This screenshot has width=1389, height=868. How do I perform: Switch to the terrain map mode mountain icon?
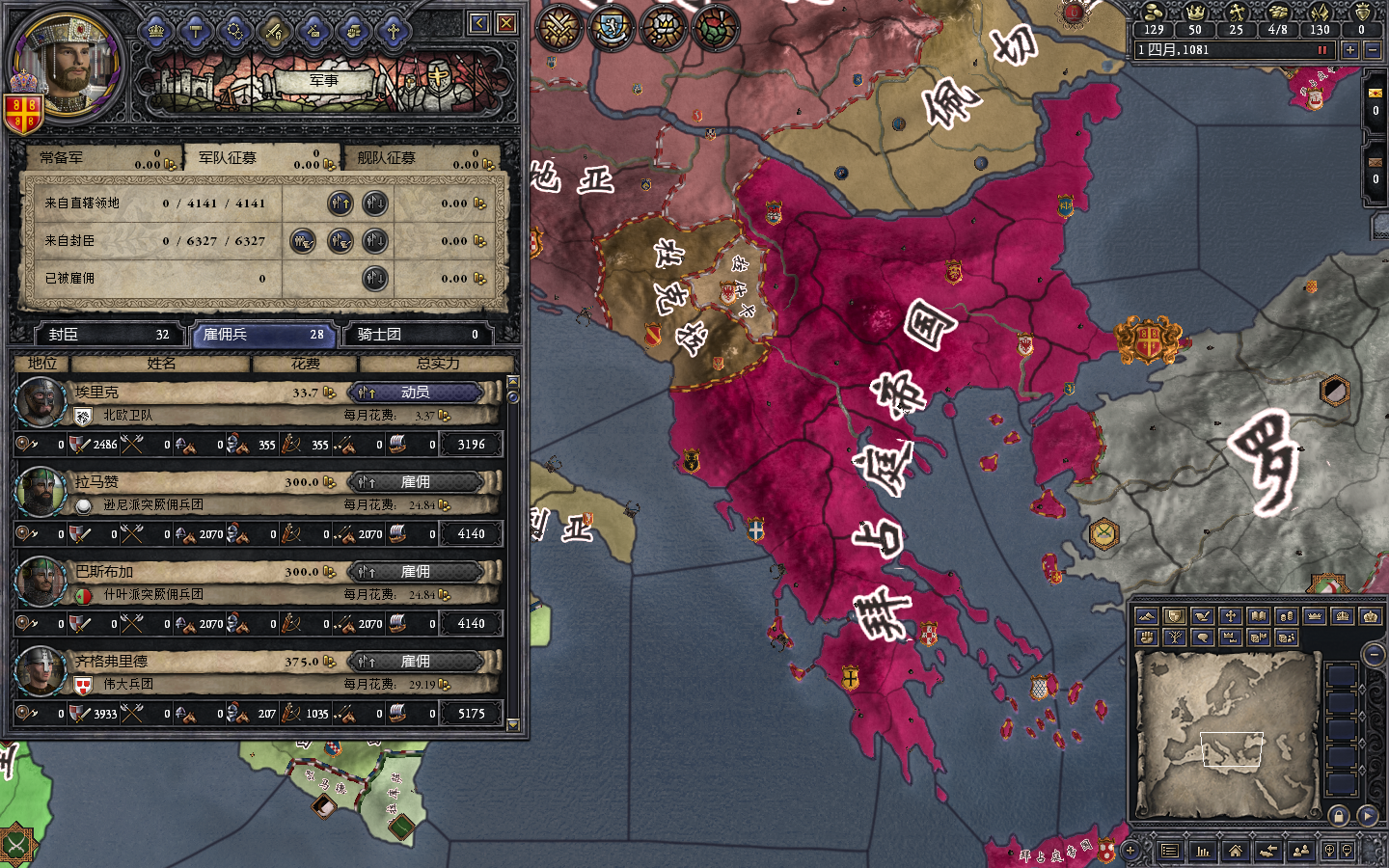(x=1147, y=616)
